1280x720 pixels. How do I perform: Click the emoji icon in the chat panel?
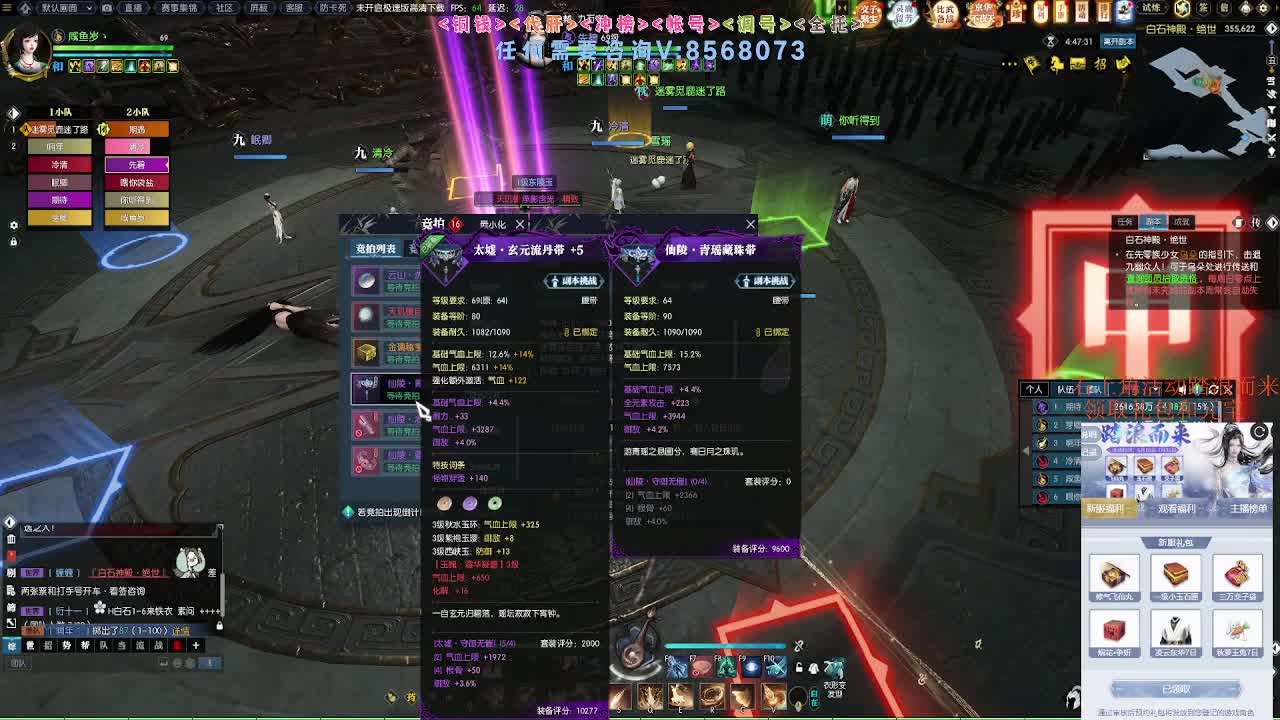click(179, 662)
